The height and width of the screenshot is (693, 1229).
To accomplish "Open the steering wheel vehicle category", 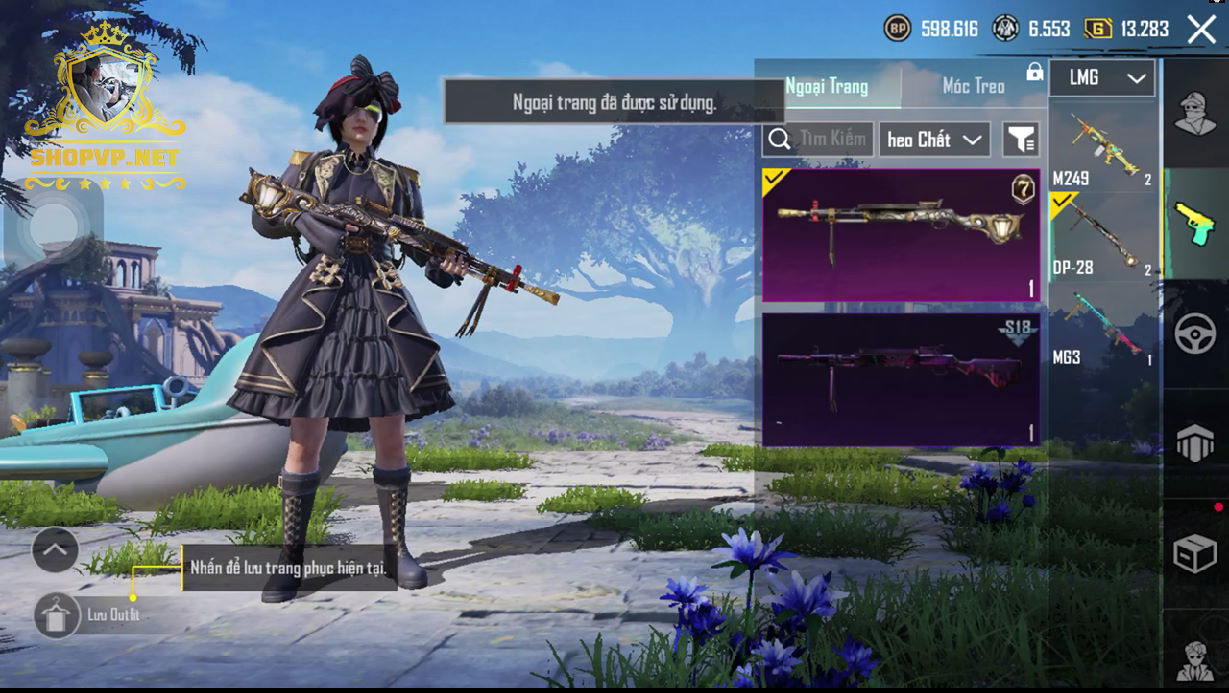I will 1195,334.
